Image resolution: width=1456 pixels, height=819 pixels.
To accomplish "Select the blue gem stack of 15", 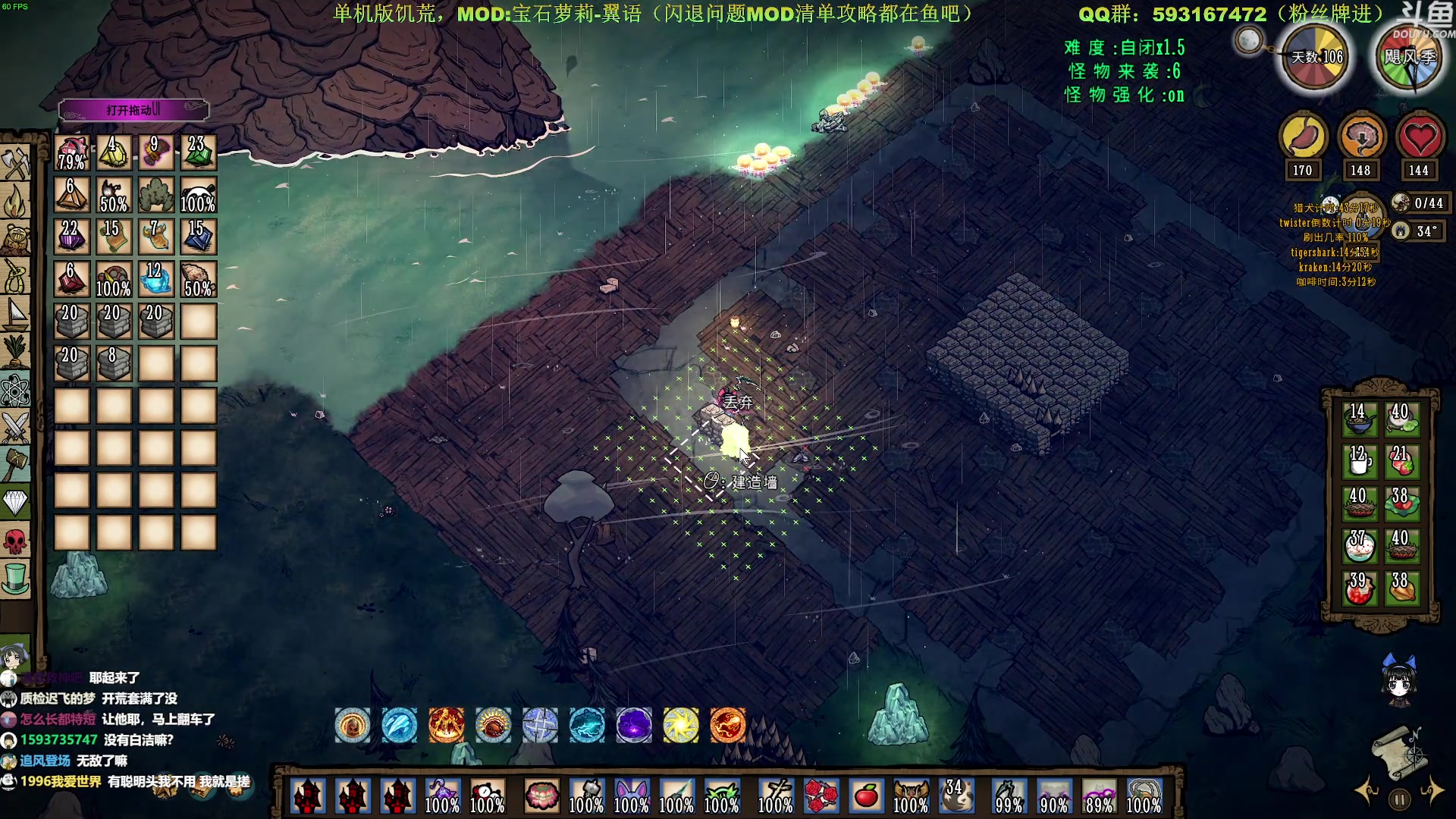I will (198, 237).
